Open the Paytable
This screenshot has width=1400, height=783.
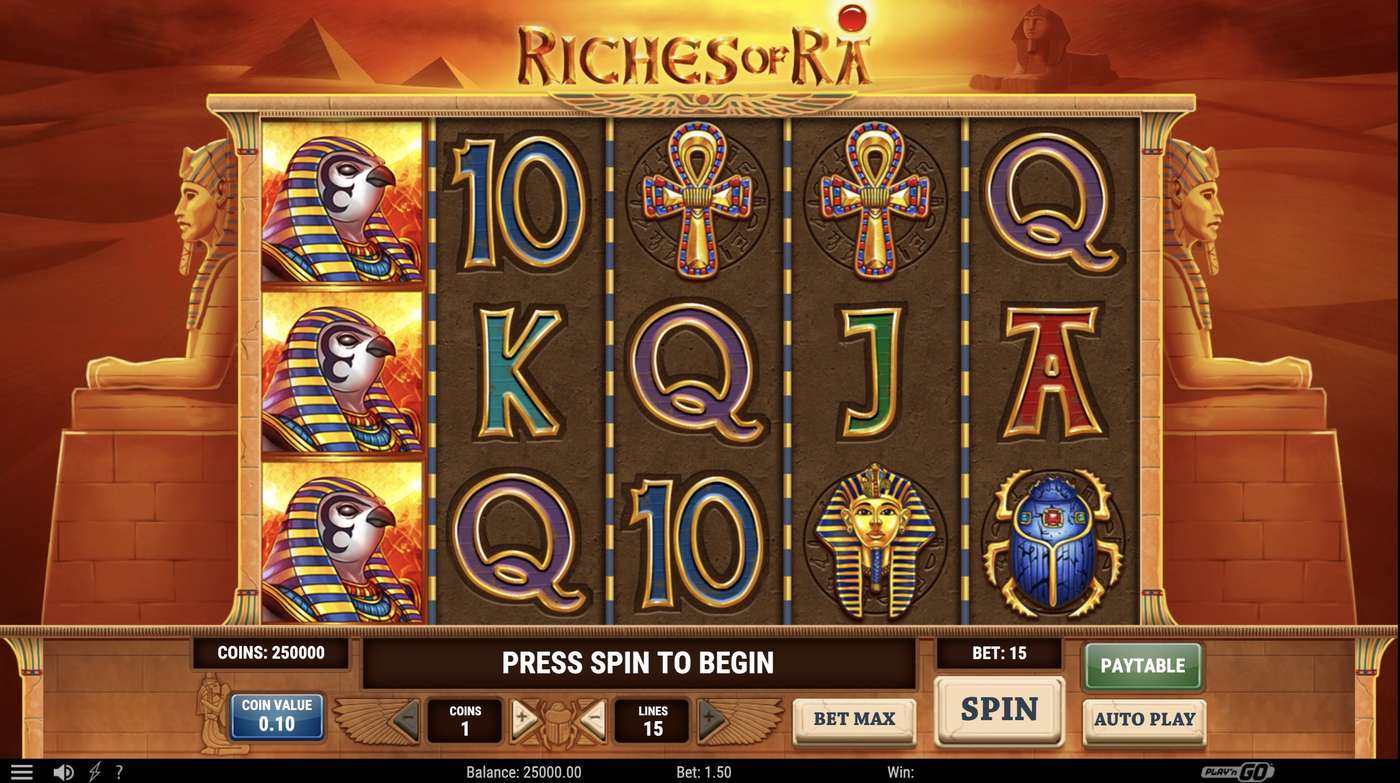click(1143, 665)
